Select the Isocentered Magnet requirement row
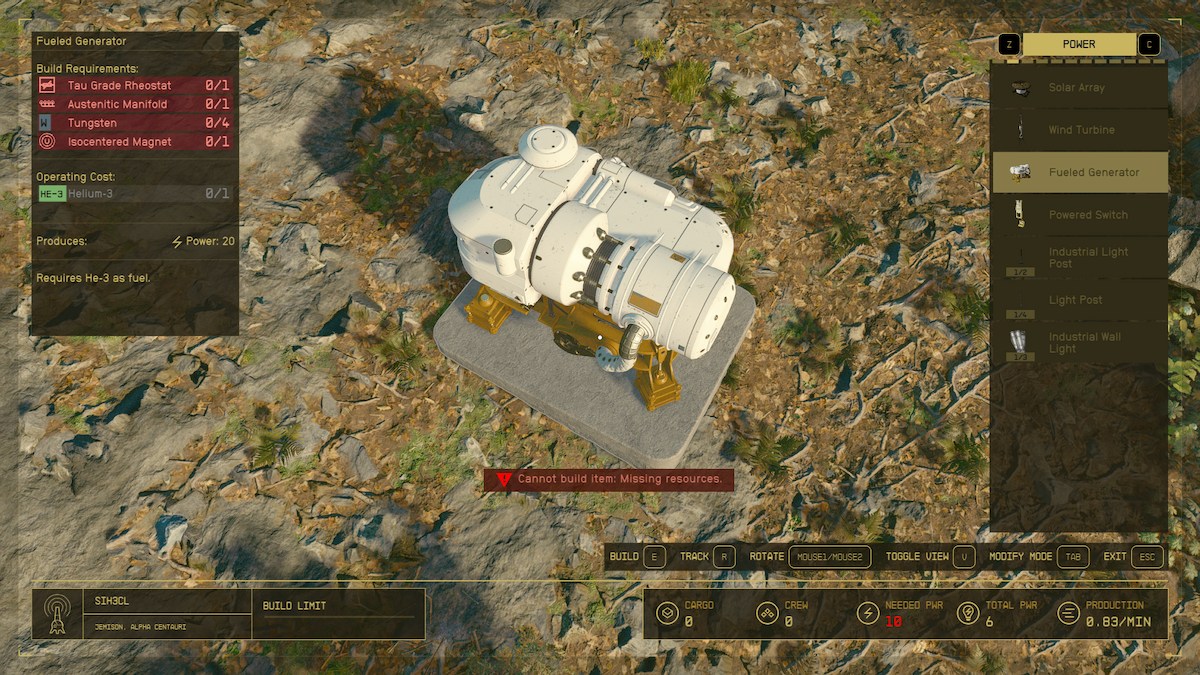Viewport: 1200px width, 675px height. pos(134,142)
